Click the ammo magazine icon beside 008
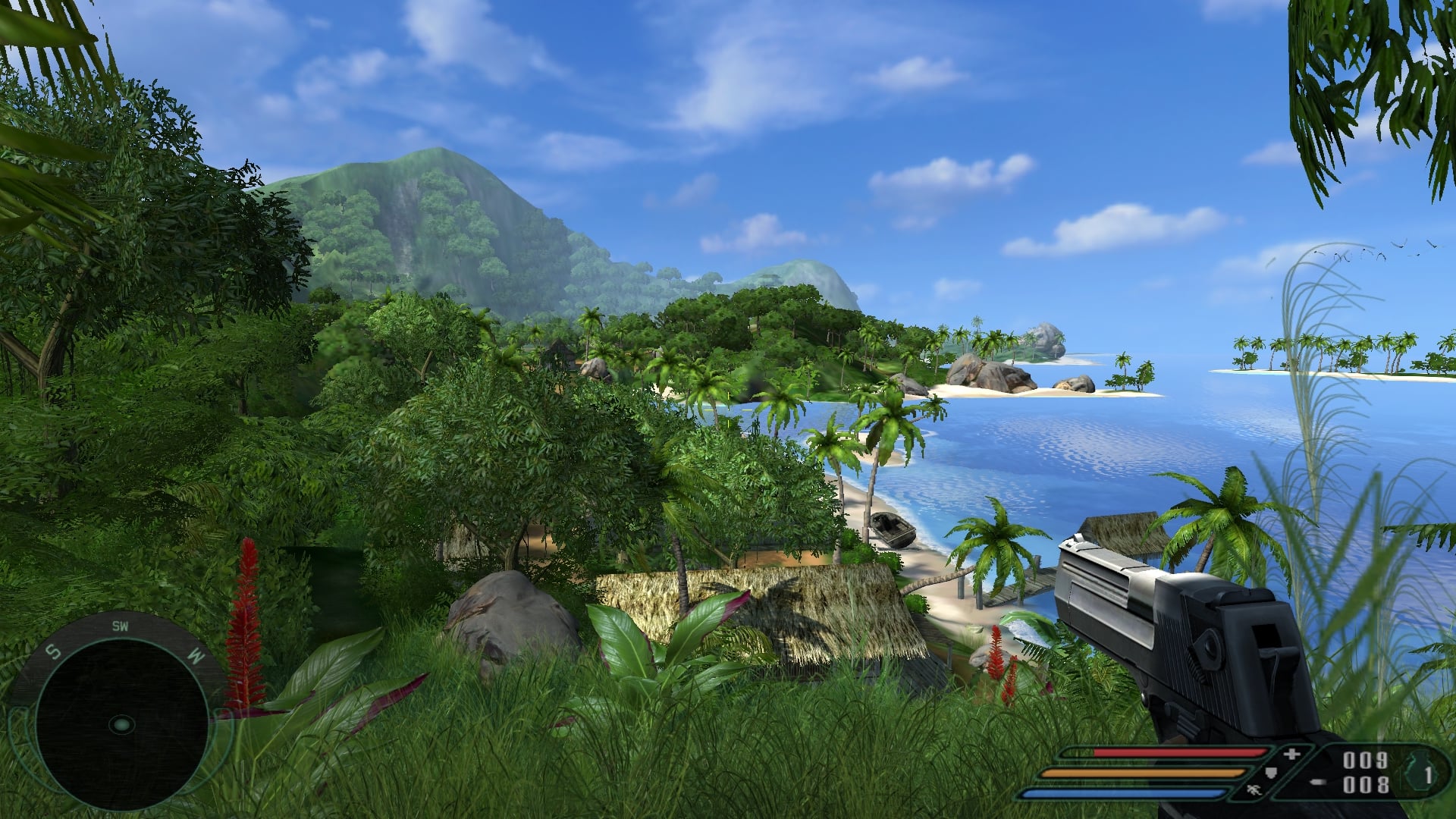 (1319, 783)
